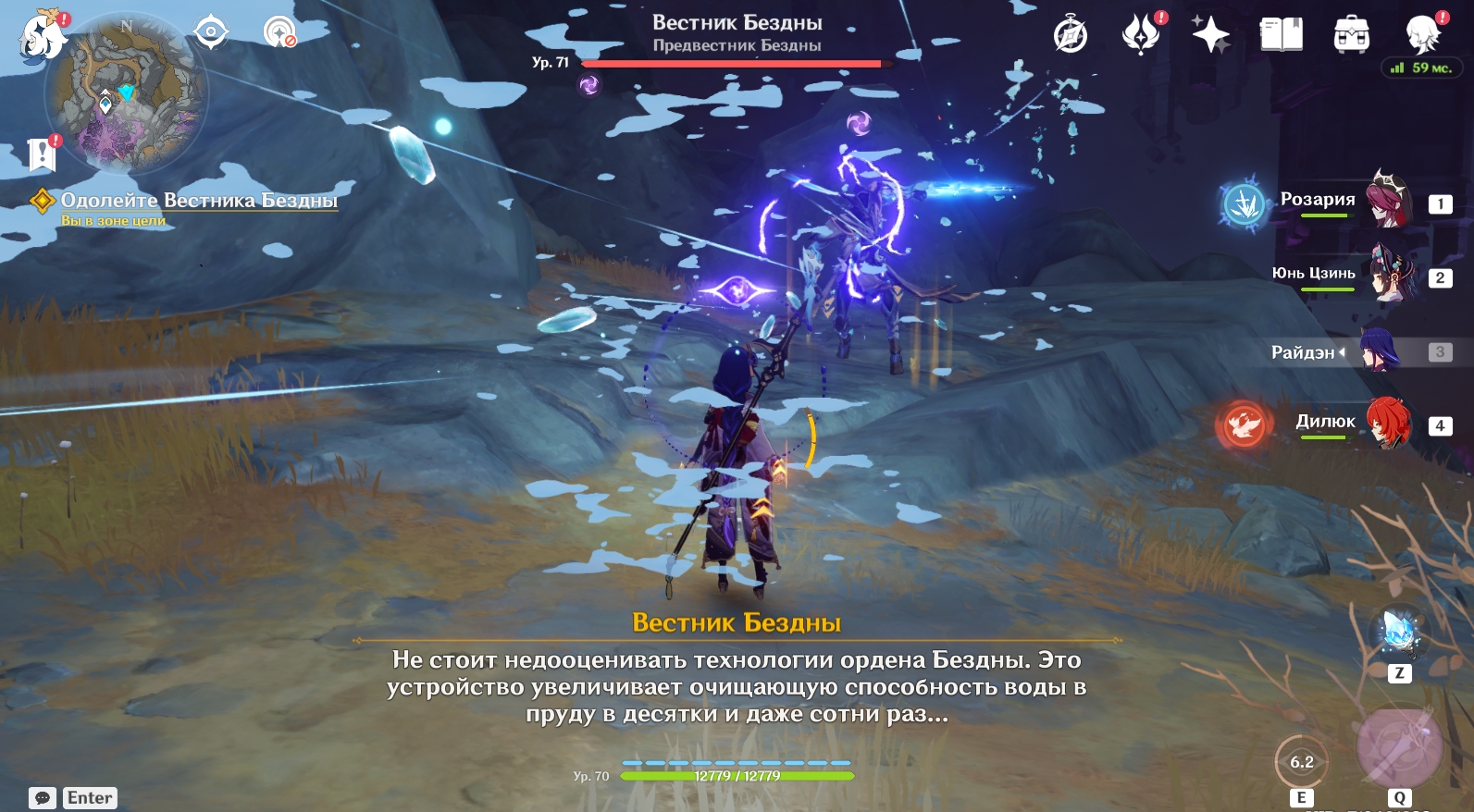Click the quest navigation target icon

(211, 33)
